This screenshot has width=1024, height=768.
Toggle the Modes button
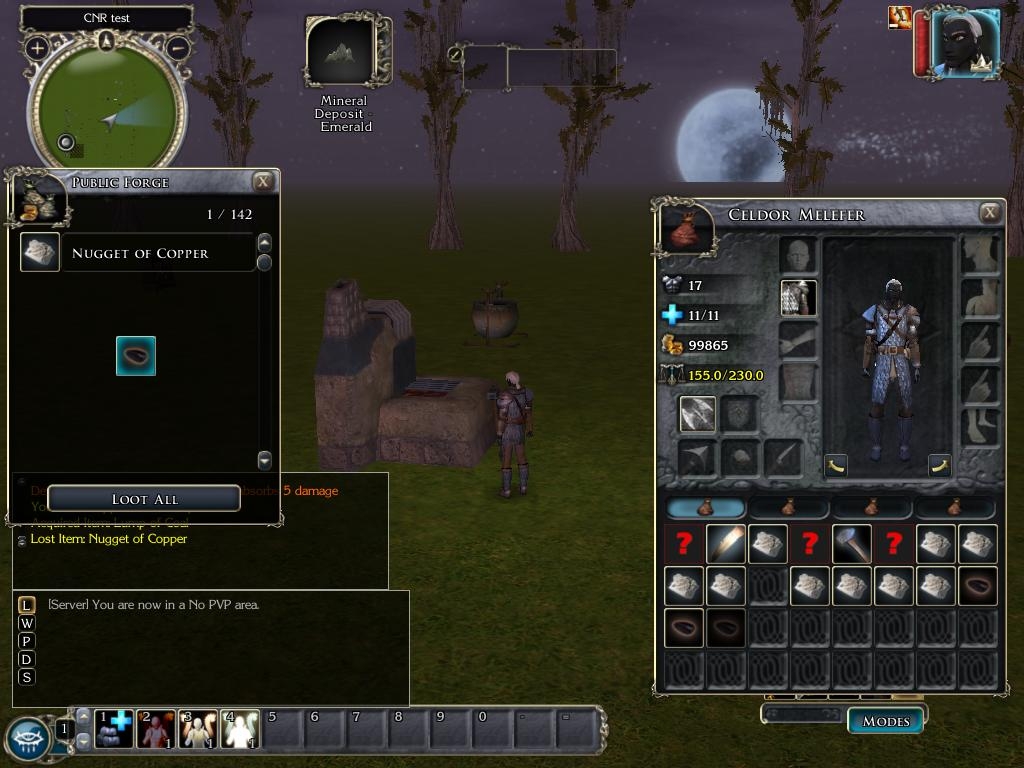pos(885,720)
